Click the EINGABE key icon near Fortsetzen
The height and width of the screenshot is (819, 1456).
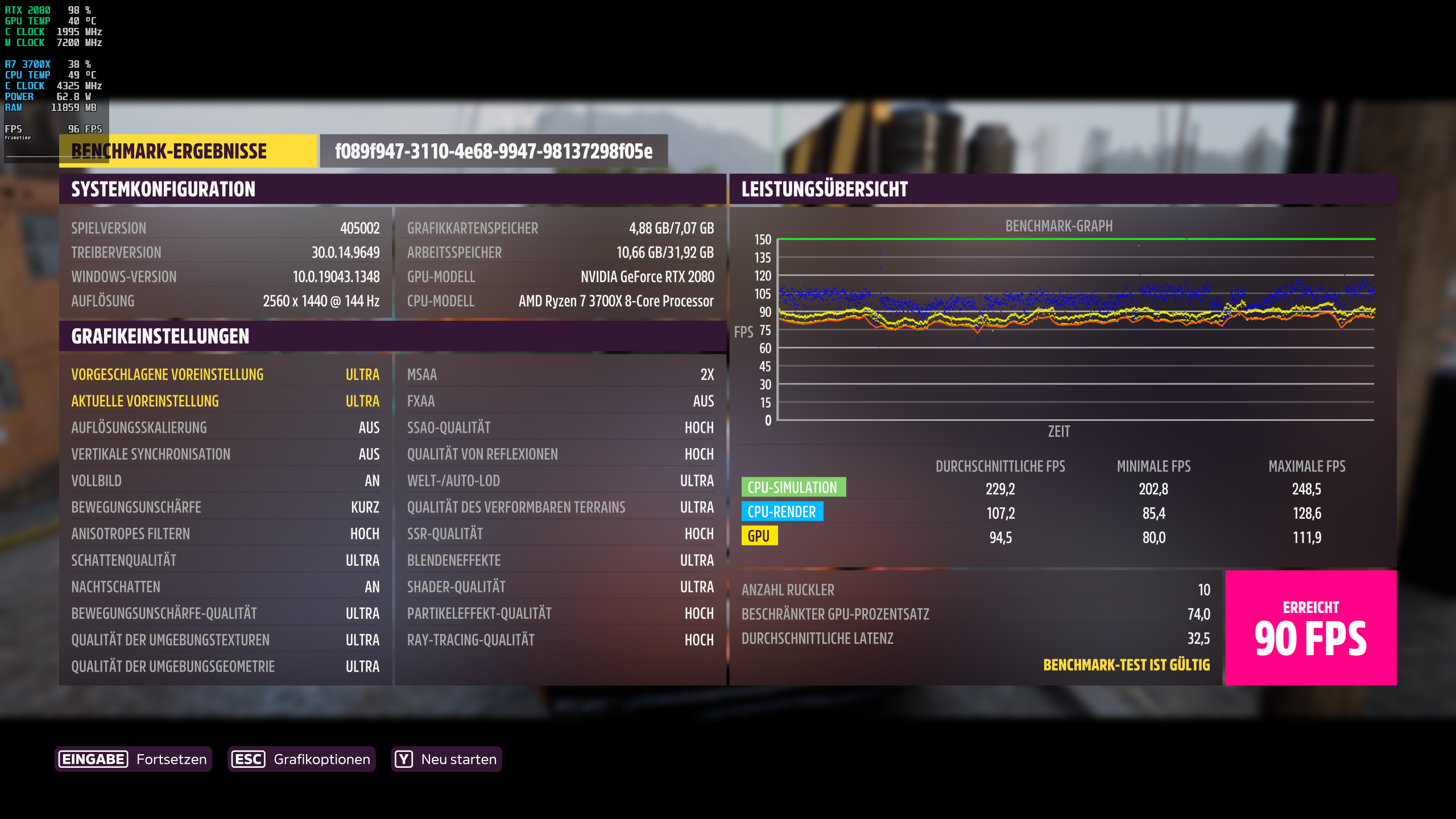pos(92,759)
